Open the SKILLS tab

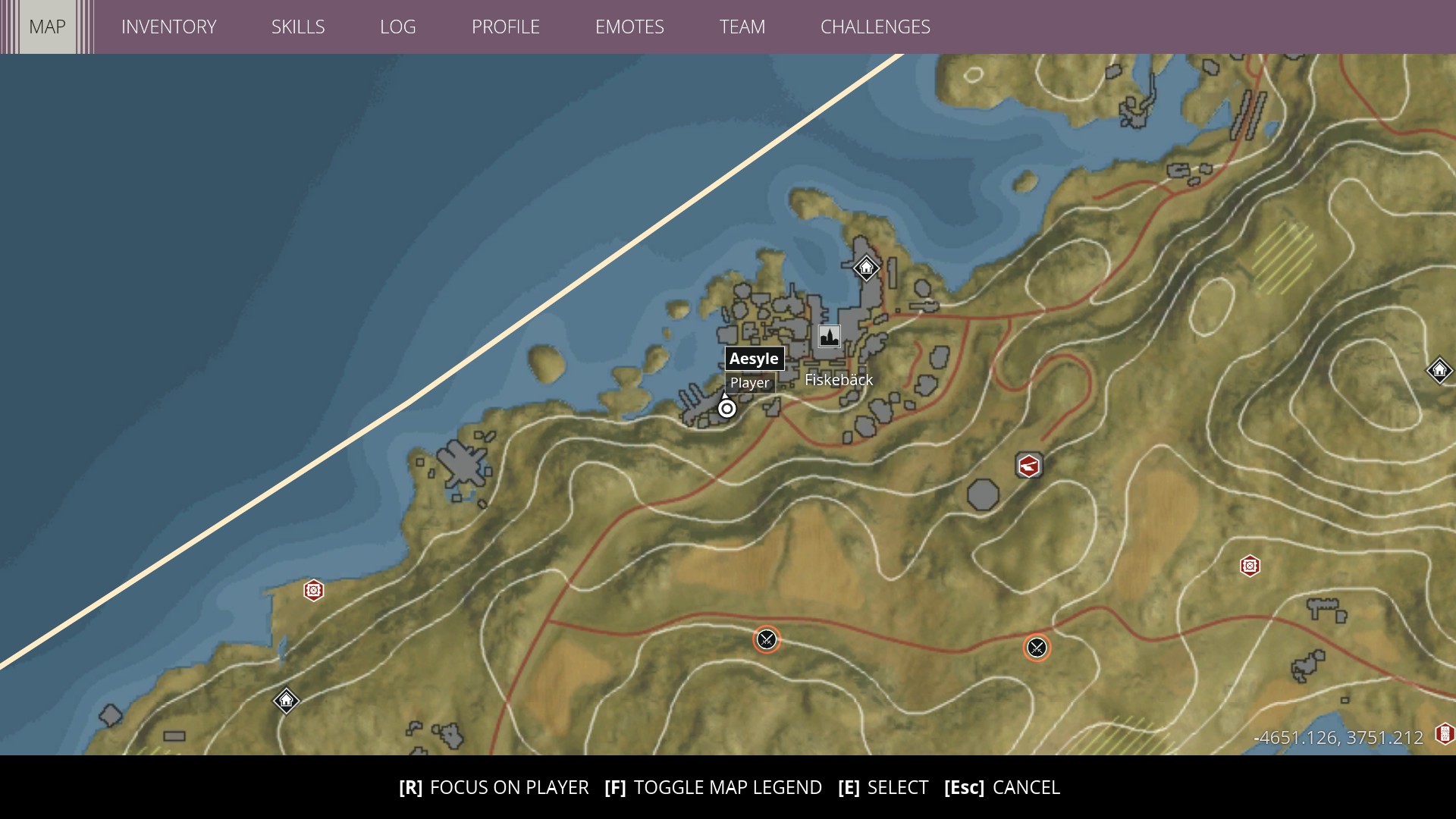tap(298, 27)
